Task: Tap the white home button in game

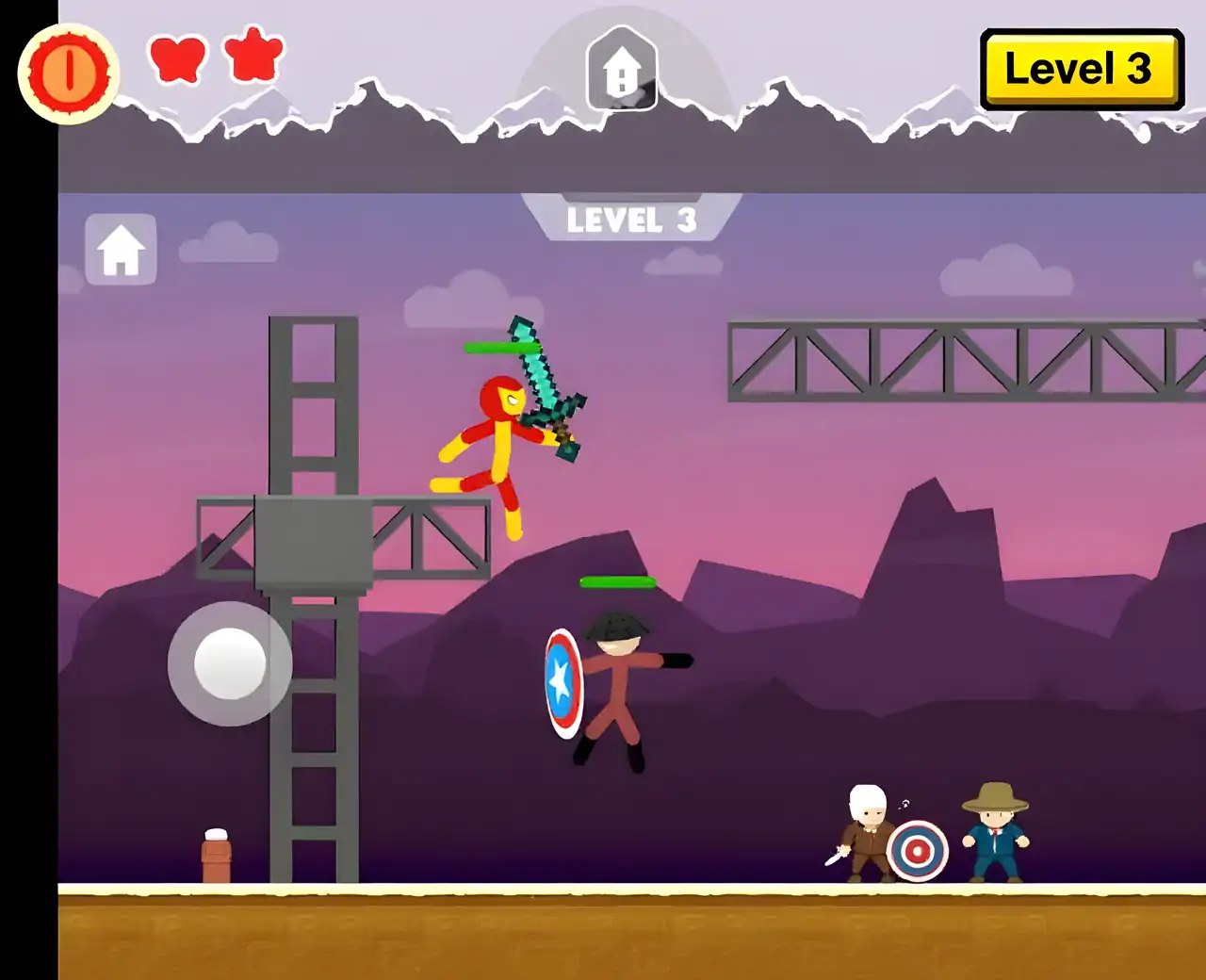Action: click(122, 251)
